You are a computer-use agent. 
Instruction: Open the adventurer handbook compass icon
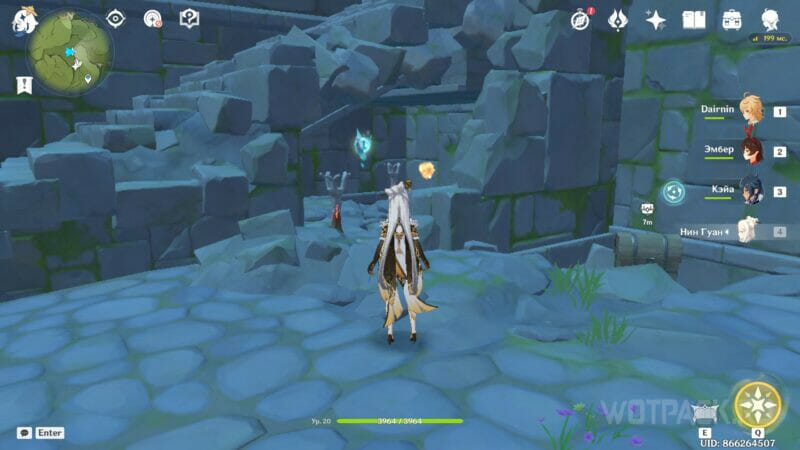tap(580, 20)
